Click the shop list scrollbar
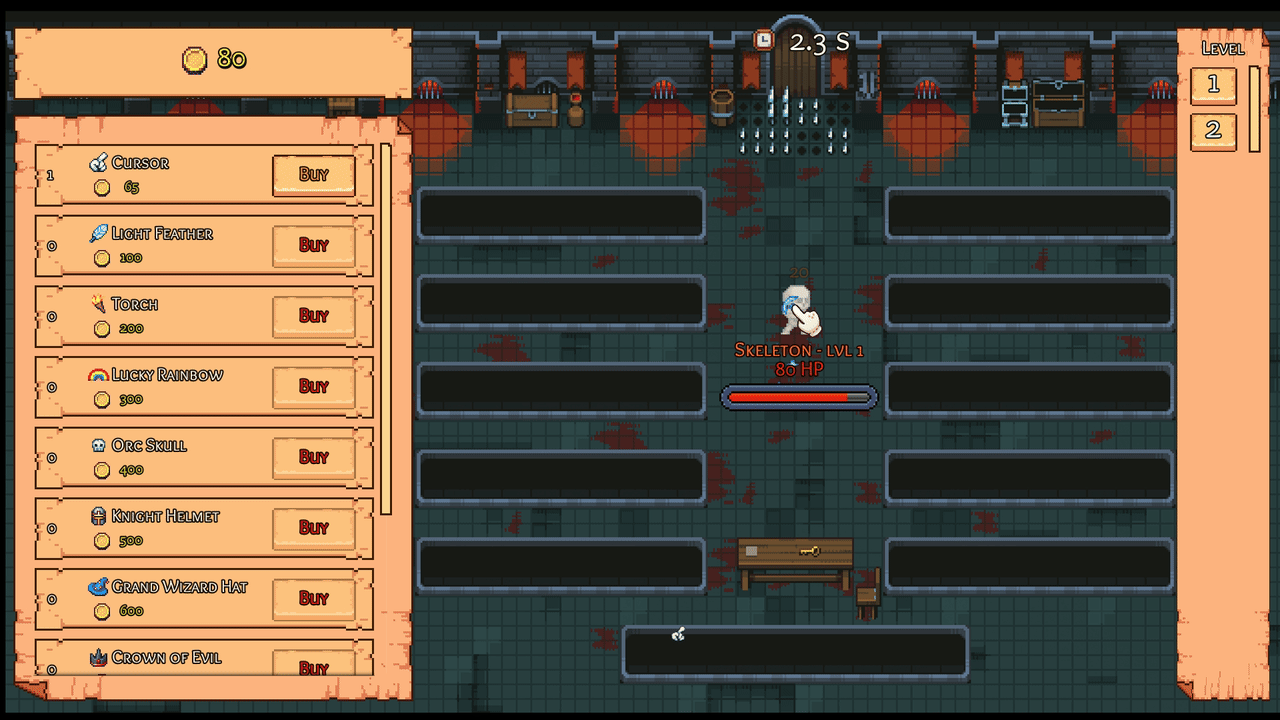This screenshot has height=720, width=1280. [385, 330]
